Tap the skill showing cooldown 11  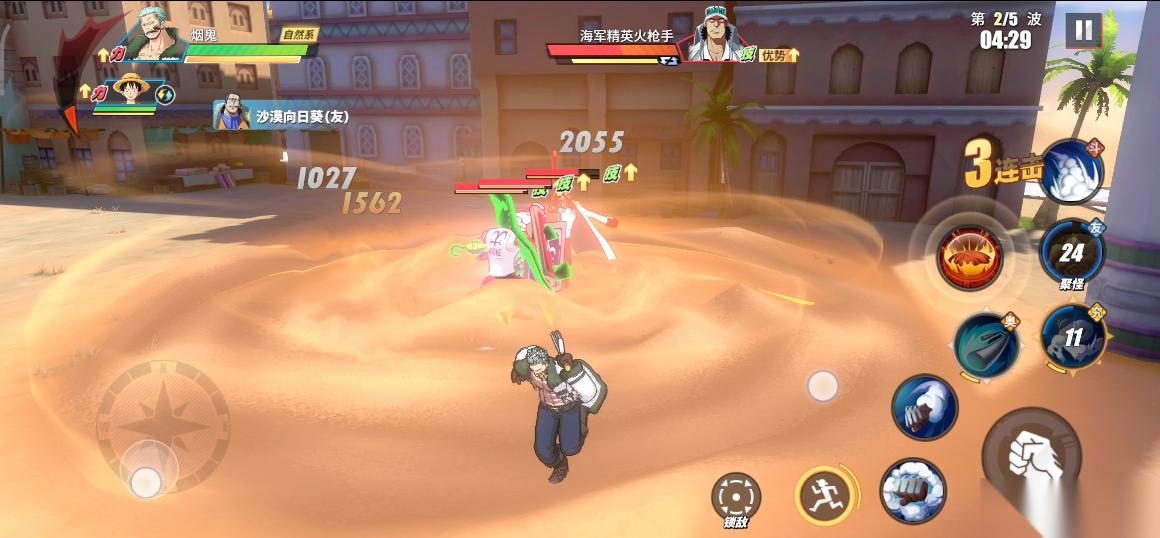pos(1072,337)
